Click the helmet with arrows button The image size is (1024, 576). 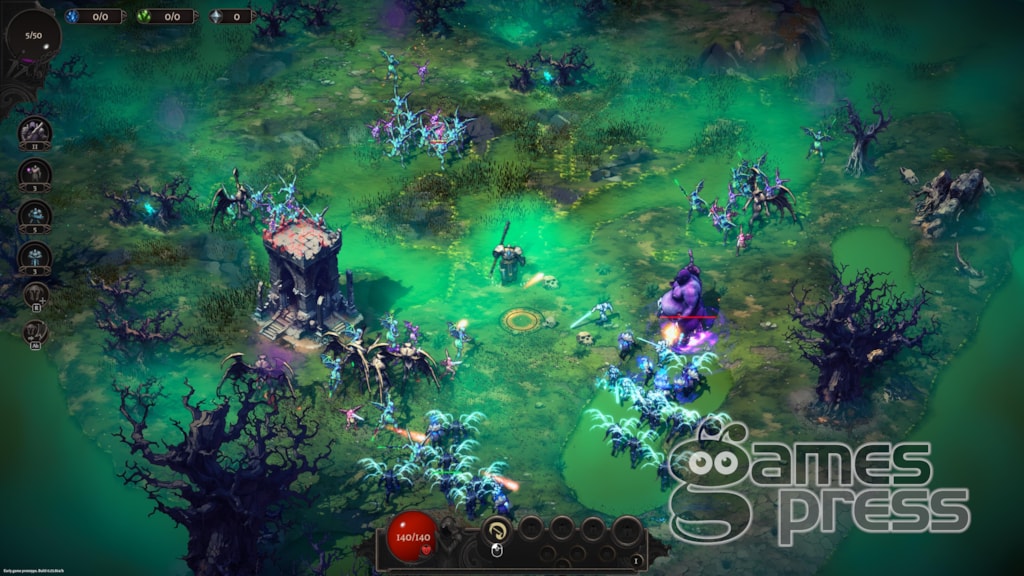coord(35,332)
